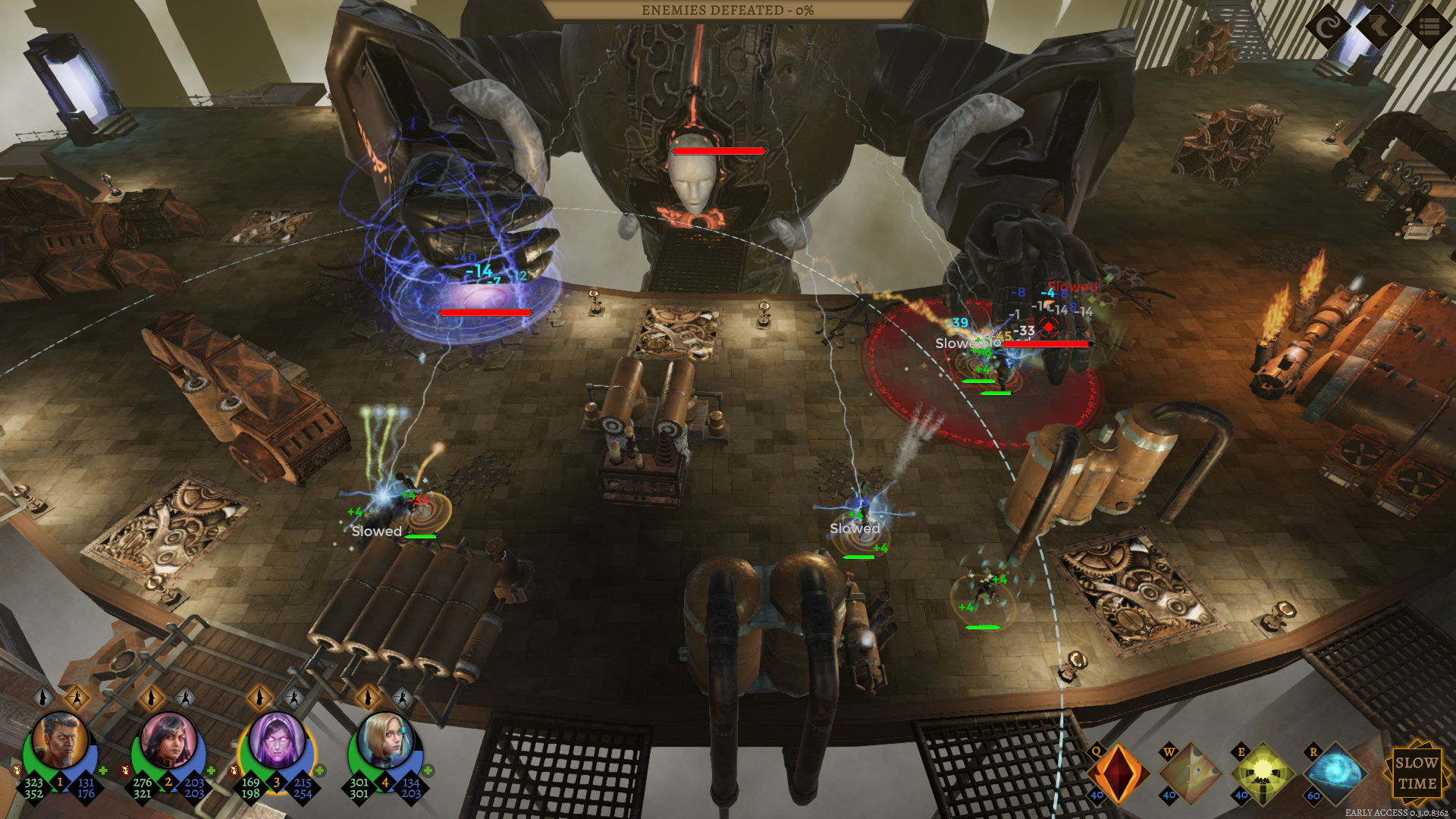This screenshot has height=819, width=1456.
Task: Click the lightning arrow icon near top-right corner
Action: click(x=1379, y=27)
